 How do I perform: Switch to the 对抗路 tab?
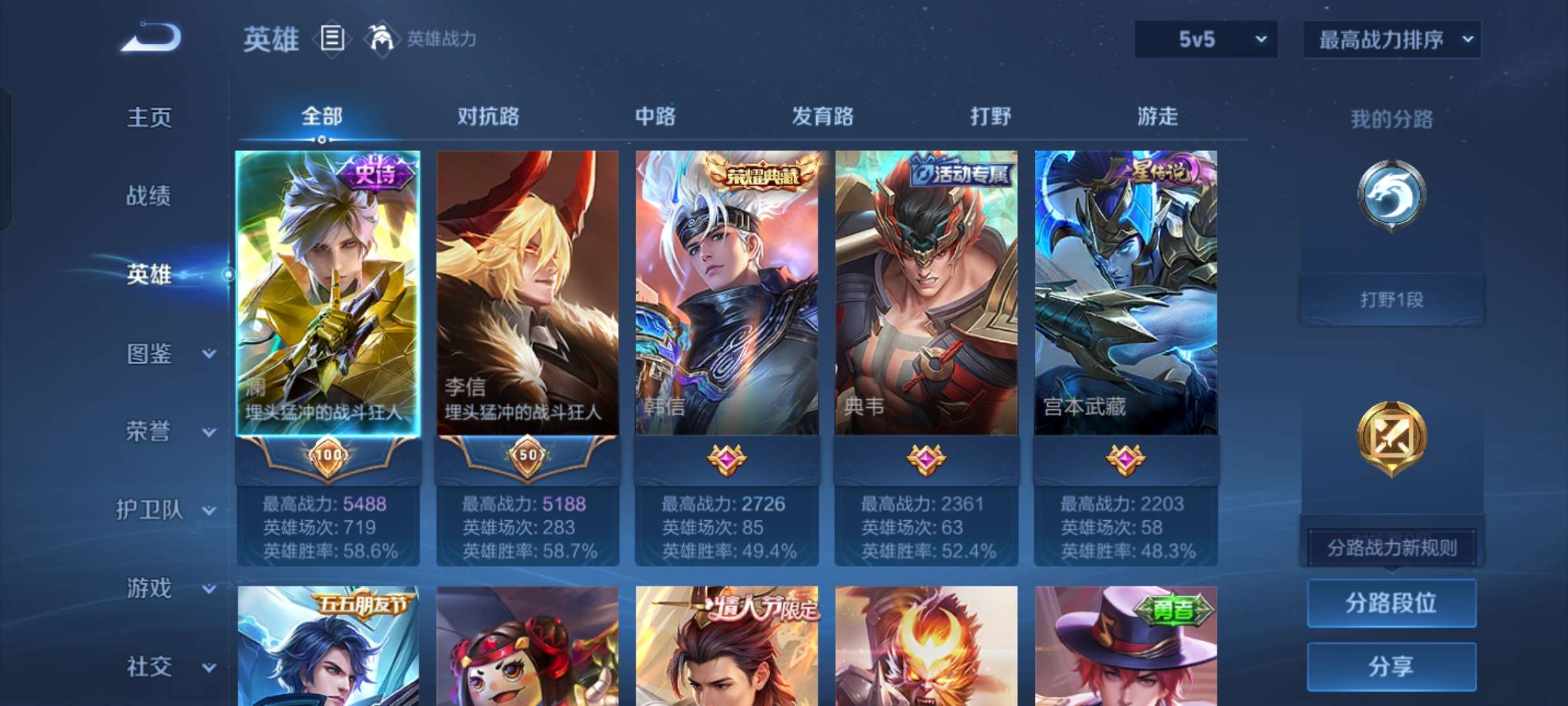click(489, 116)
